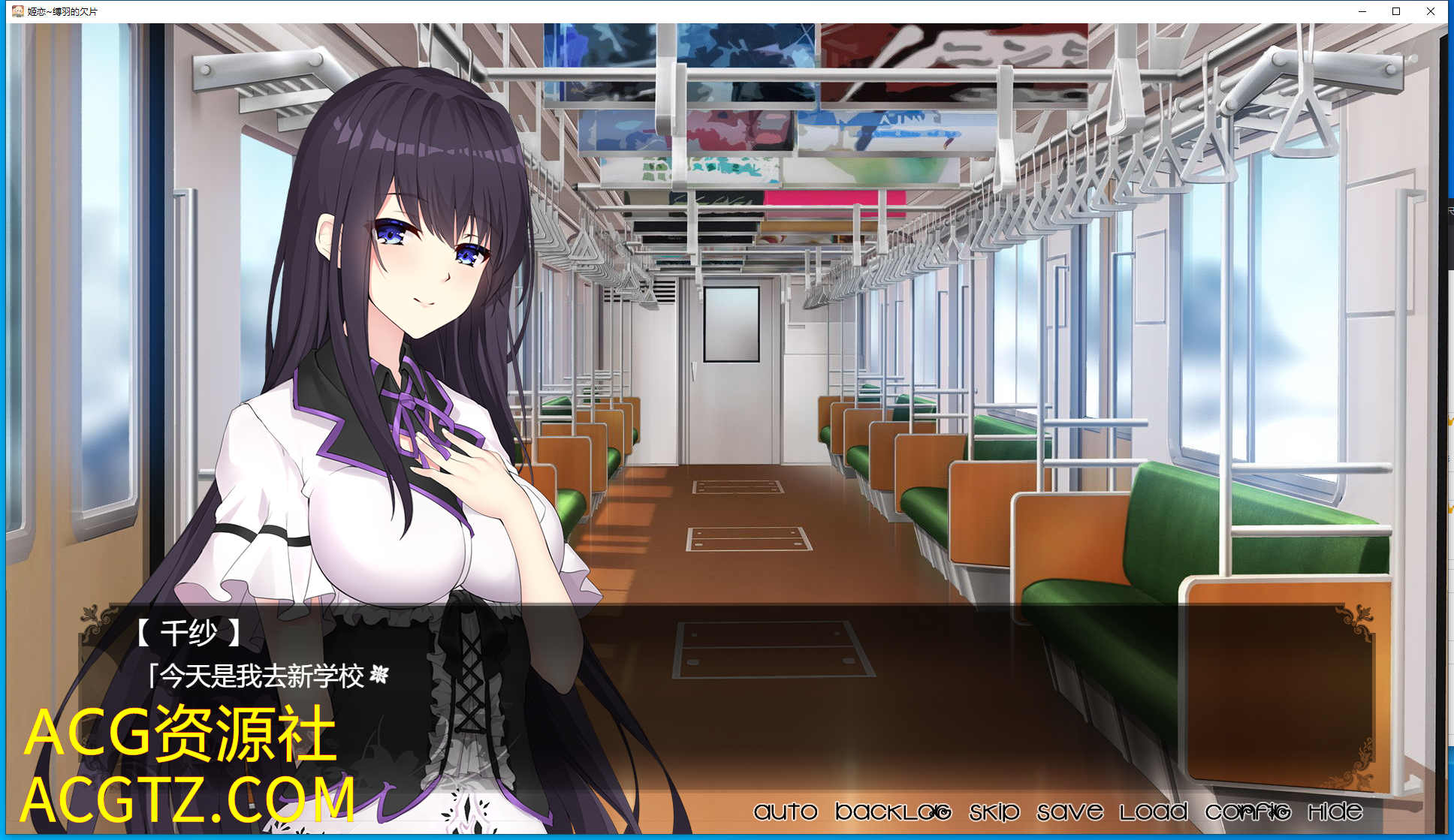Minimize the game window
1454x840 pixels.
click(x=1362, y=11)
